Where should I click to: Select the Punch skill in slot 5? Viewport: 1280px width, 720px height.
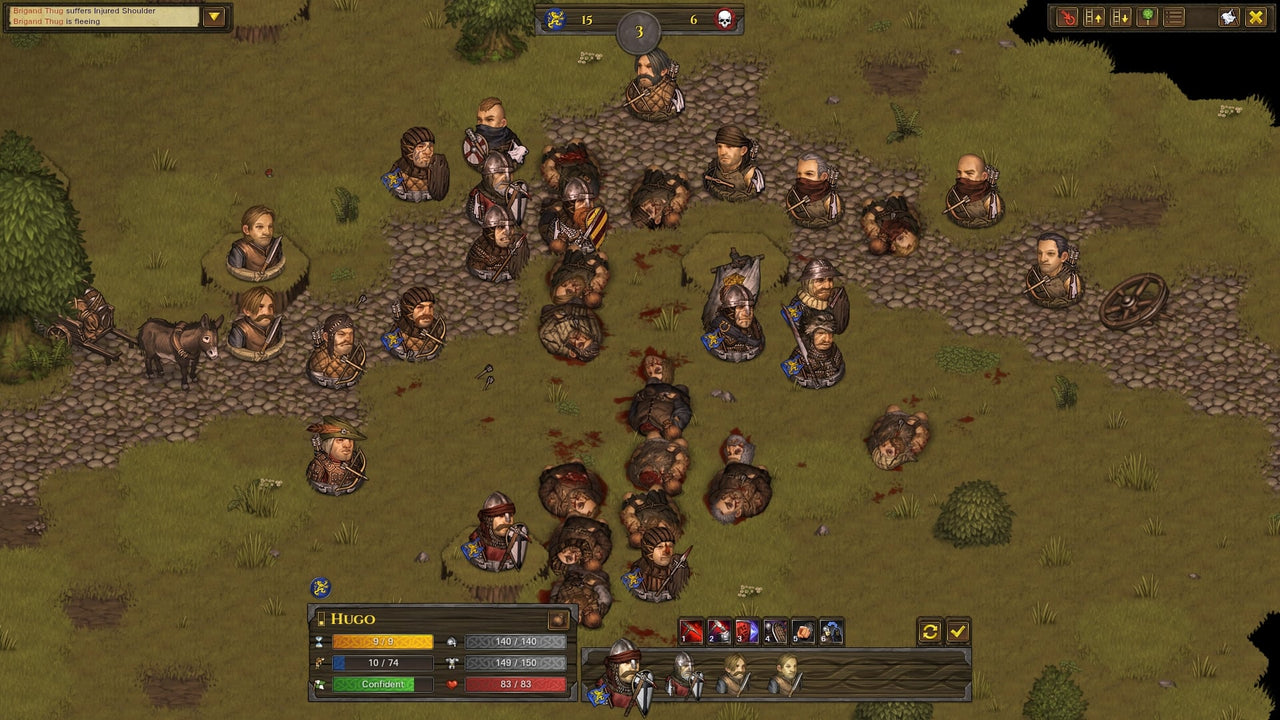[x=802, y=629]
